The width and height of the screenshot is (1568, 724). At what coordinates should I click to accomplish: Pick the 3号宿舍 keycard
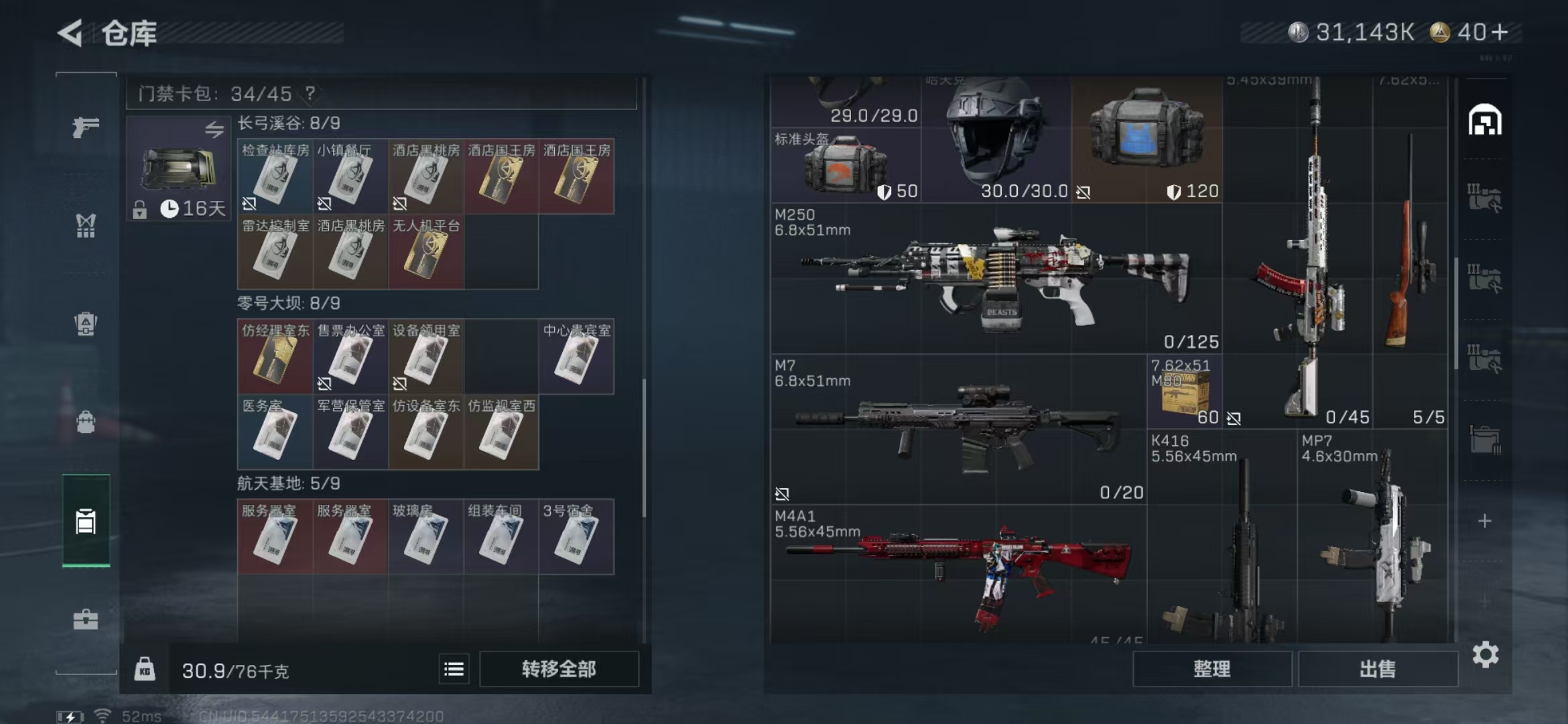tap(576, 537)
